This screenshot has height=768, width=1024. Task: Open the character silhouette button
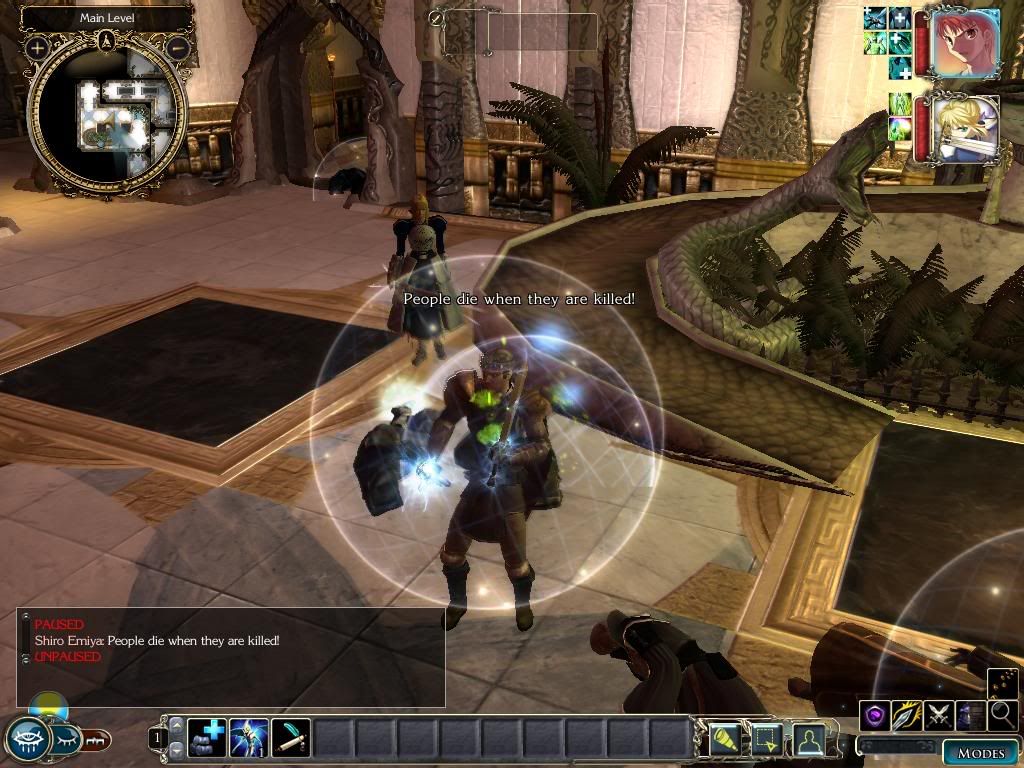pos(808,739)
